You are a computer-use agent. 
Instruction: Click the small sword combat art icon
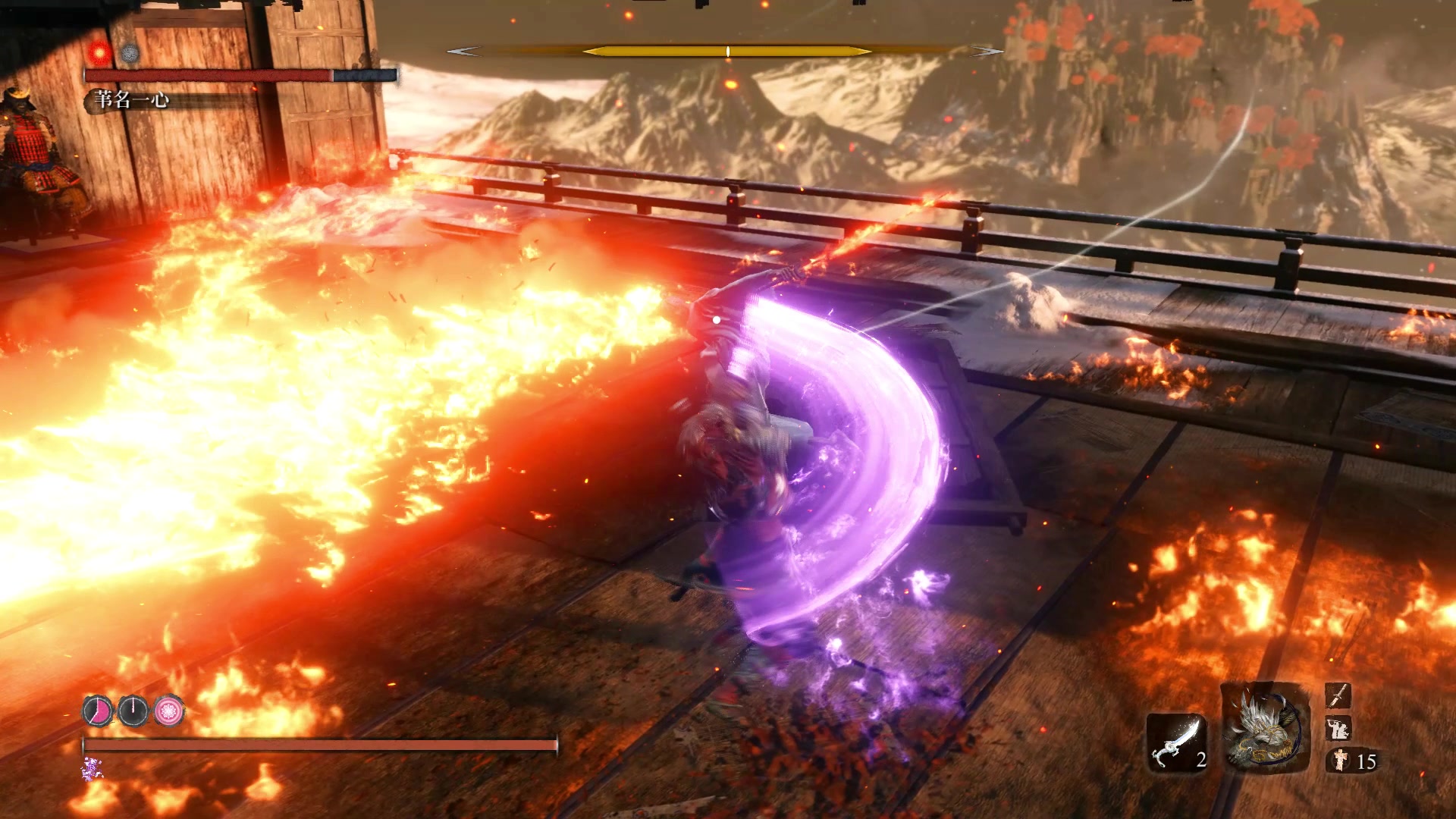[x=1338, y=695]
